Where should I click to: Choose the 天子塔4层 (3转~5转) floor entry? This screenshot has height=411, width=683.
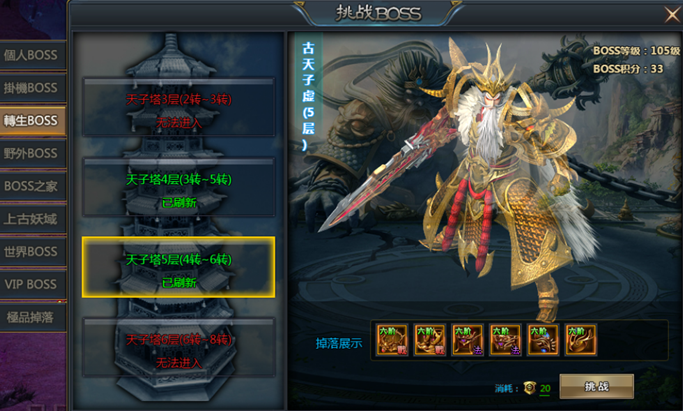pos(178,188)
